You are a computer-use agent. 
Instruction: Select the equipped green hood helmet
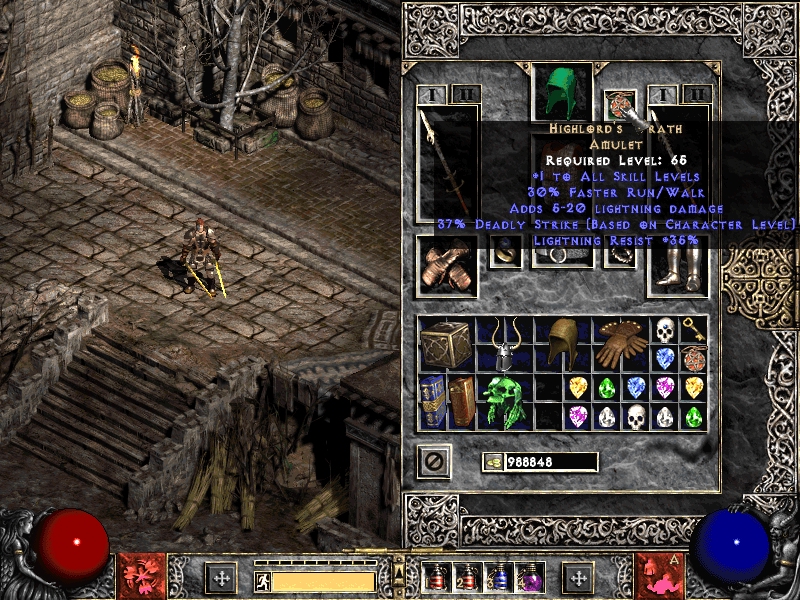click(562, 92)
